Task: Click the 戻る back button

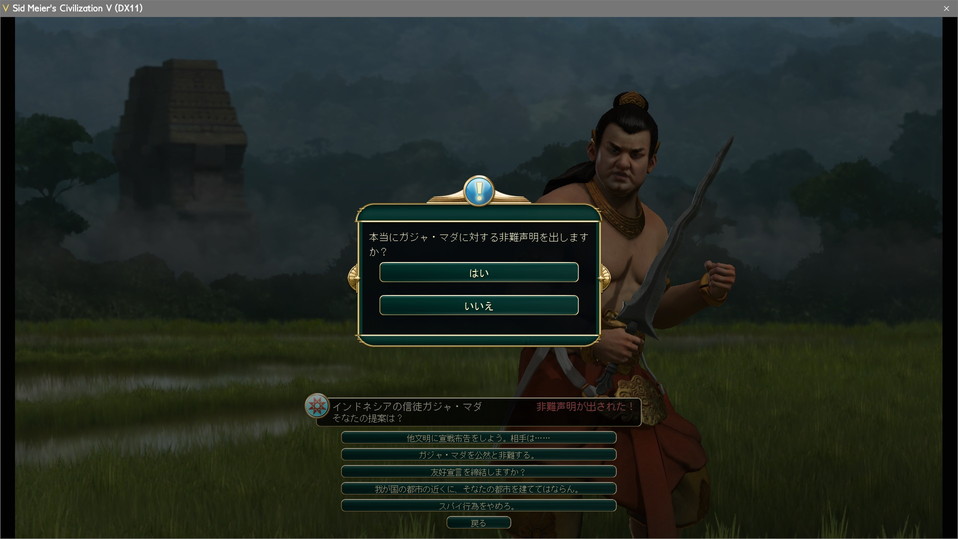Action: pos(478,523)
